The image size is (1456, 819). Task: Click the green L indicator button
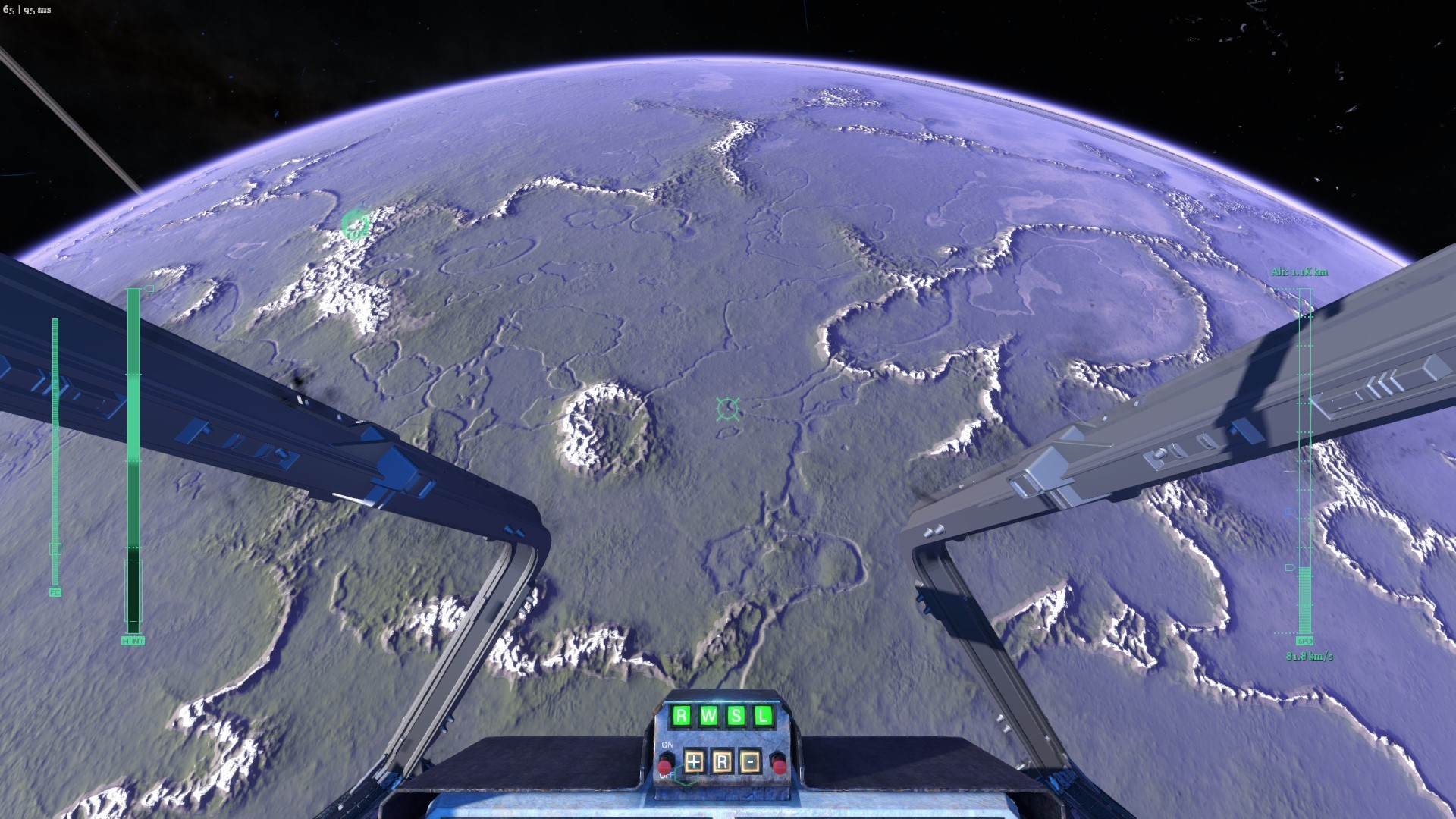[763, 715]
